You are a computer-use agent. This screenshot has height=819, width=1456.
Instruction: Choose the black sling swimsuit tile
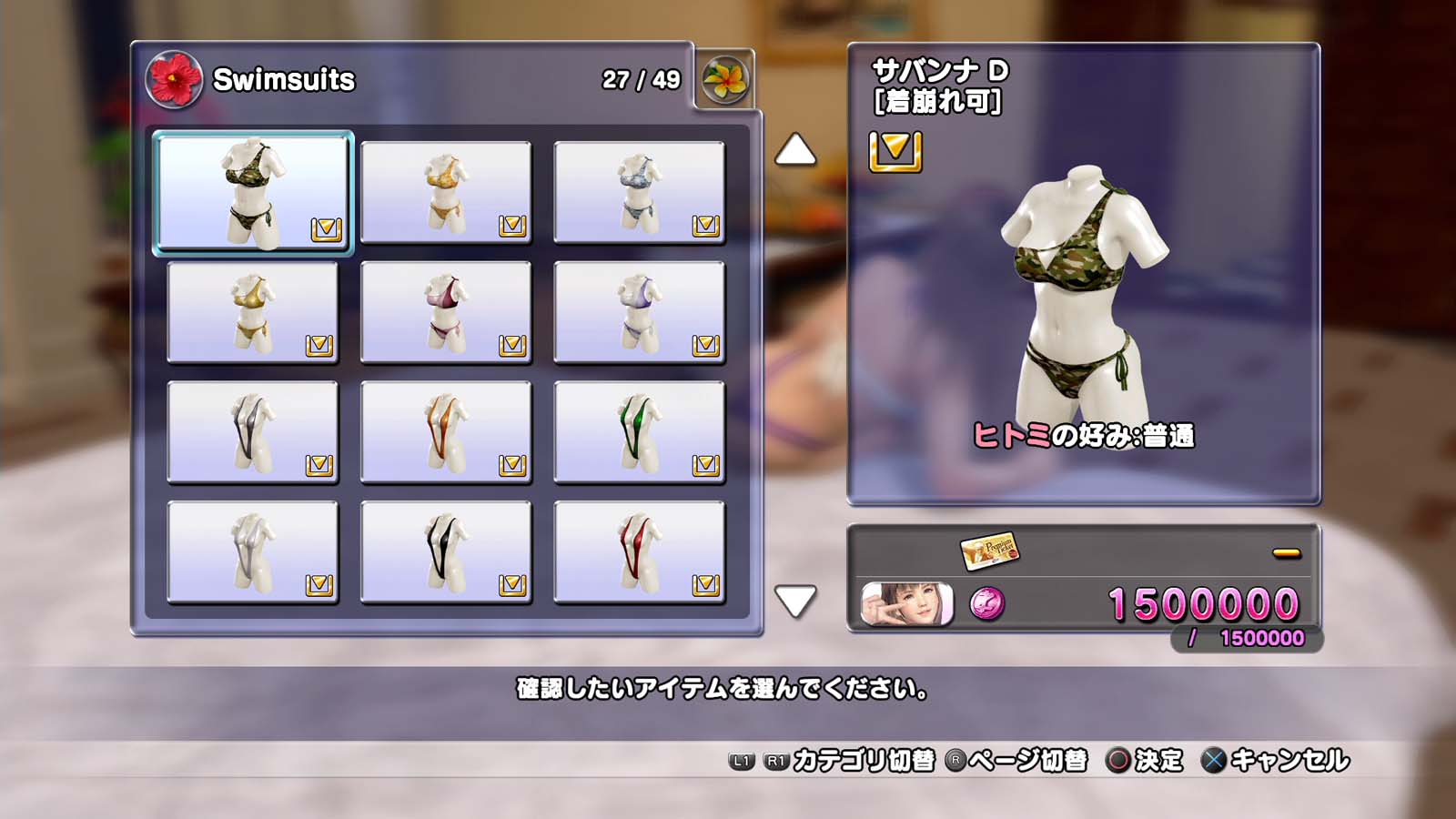(x=446, y=552)
